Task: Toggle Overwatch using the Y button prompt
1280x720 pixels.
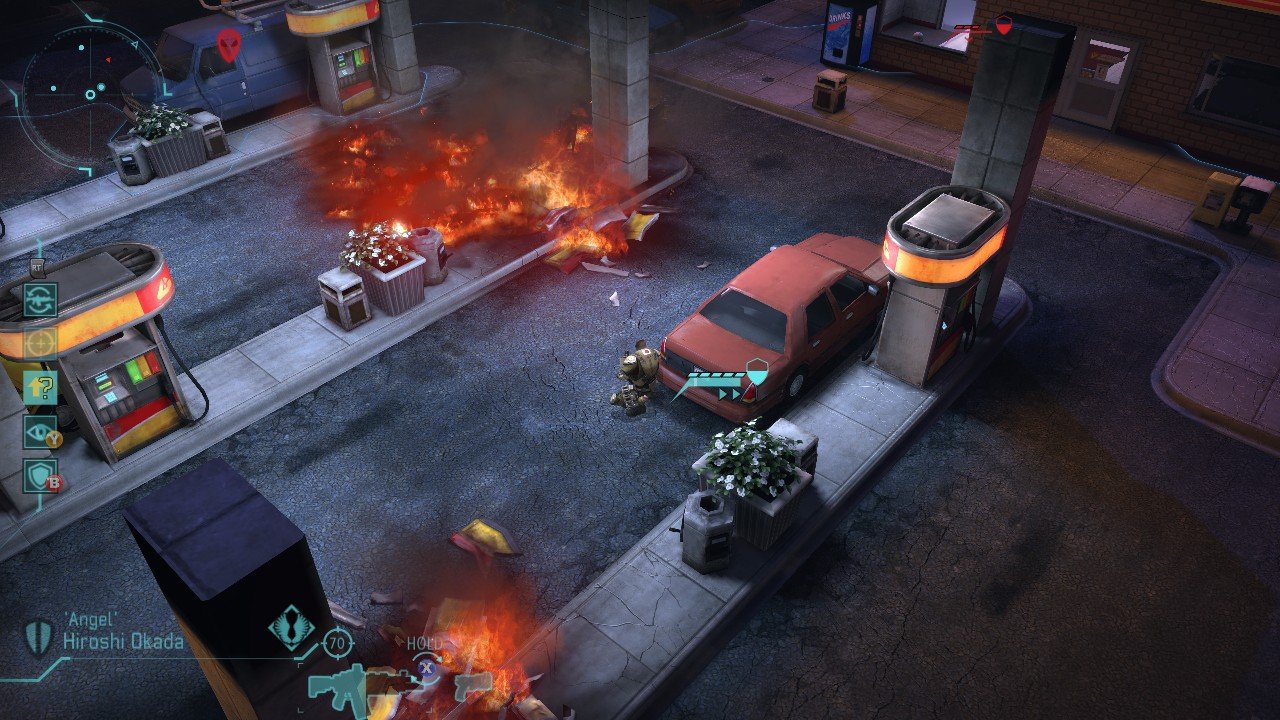Action: 54,437
